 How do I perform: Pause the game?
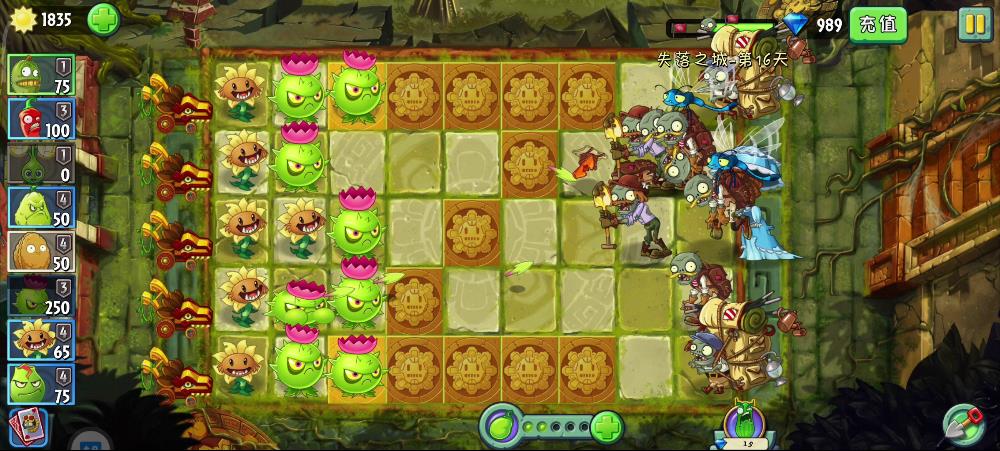click(x=974, y=24)
